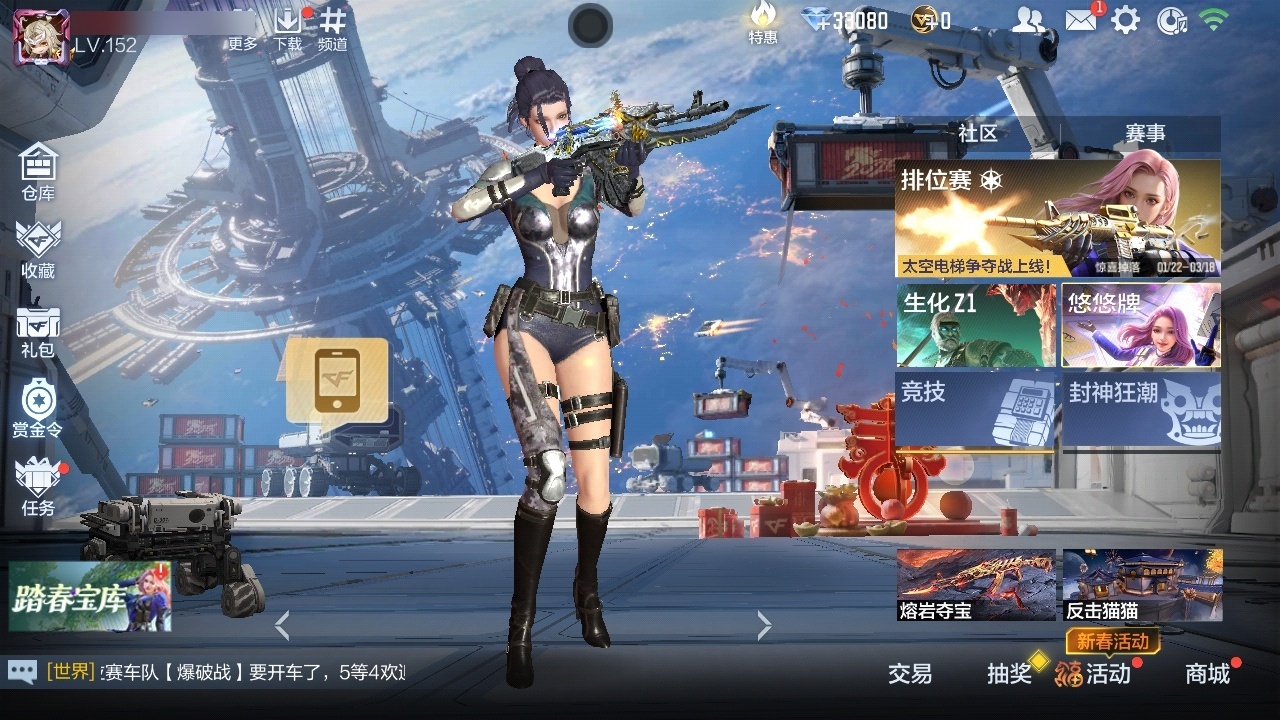Open the 赏金令 bounty pass
The image size is (1280, 720).
tap(37, 407)
